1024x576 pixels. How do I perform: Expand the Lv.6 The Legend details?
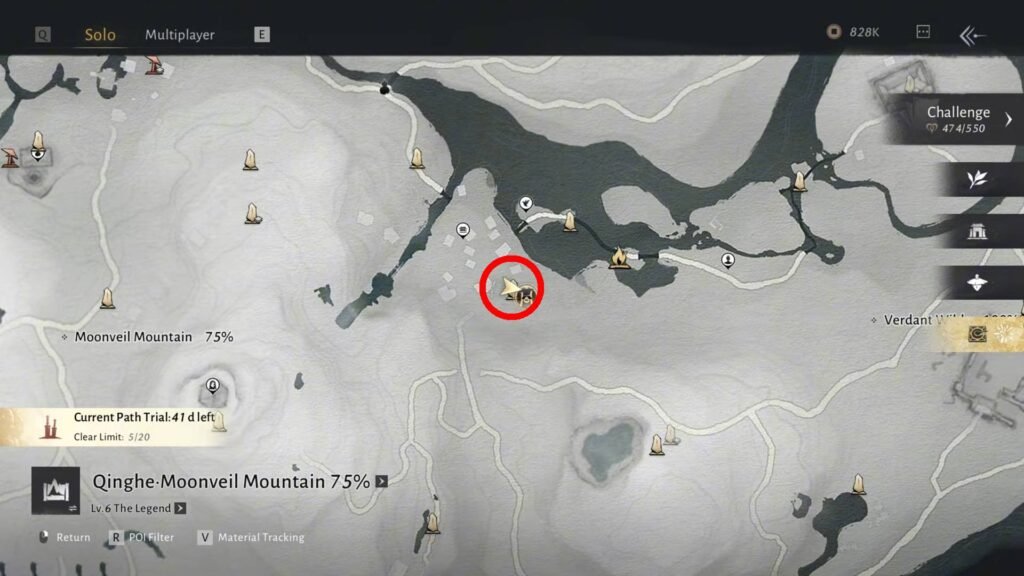(180, 508)
